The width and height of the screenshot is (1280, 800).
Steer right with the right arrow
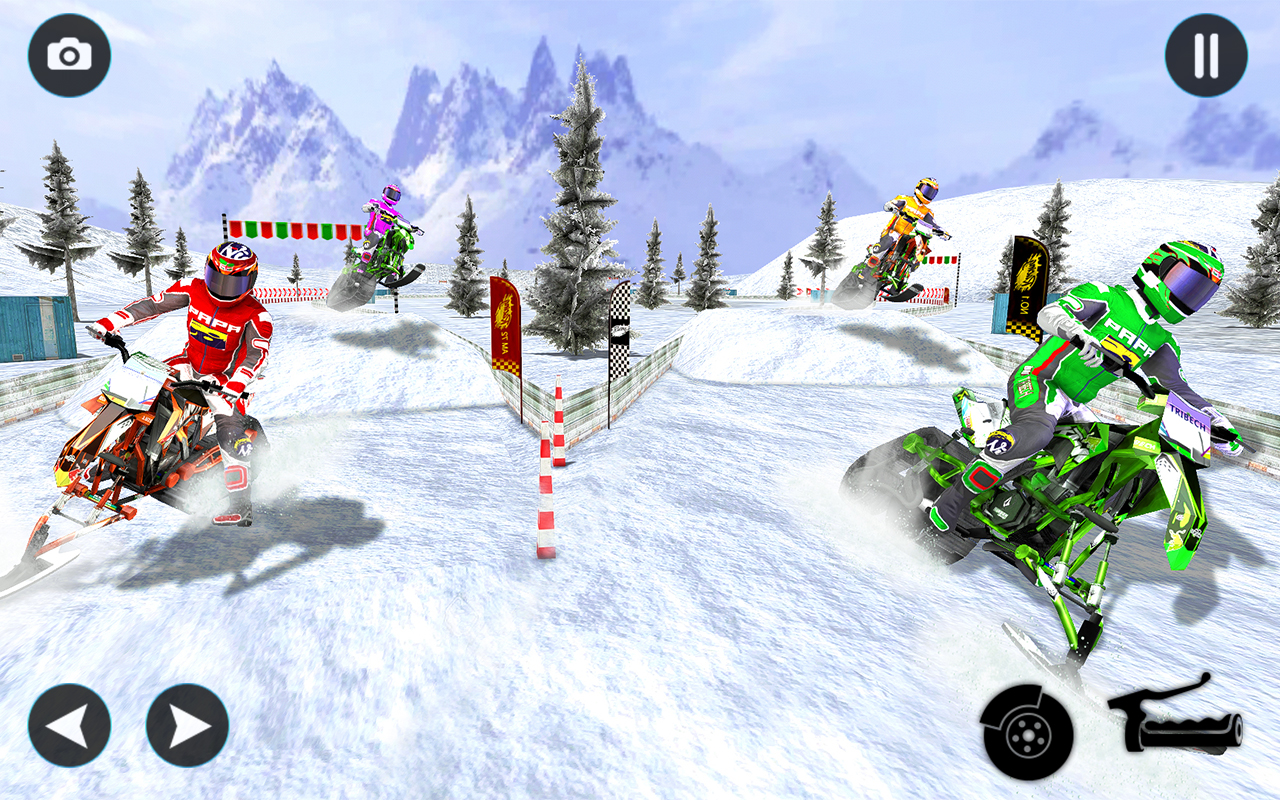pos(187,725)
